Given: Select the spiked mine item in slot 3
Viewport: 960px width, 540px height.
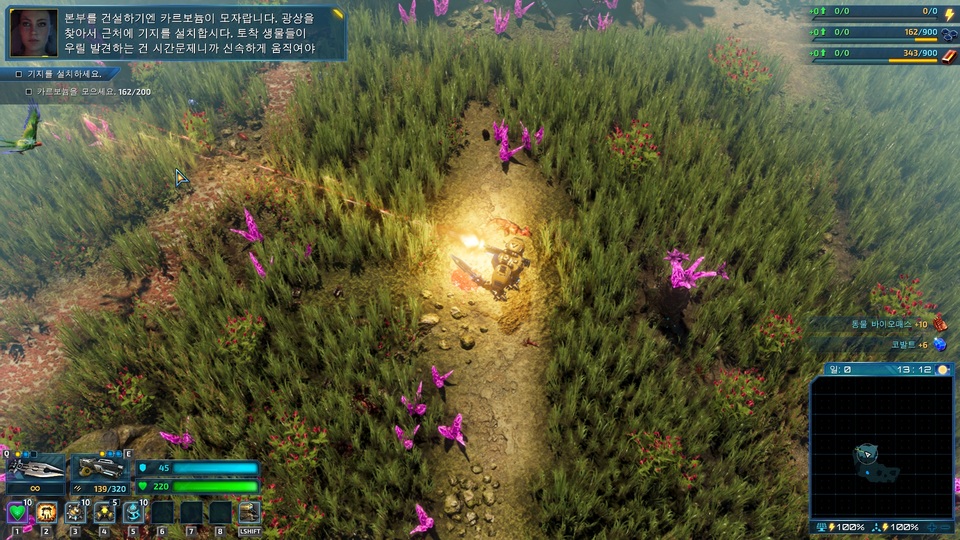Looking at the screenshot, I should [75, 512].
